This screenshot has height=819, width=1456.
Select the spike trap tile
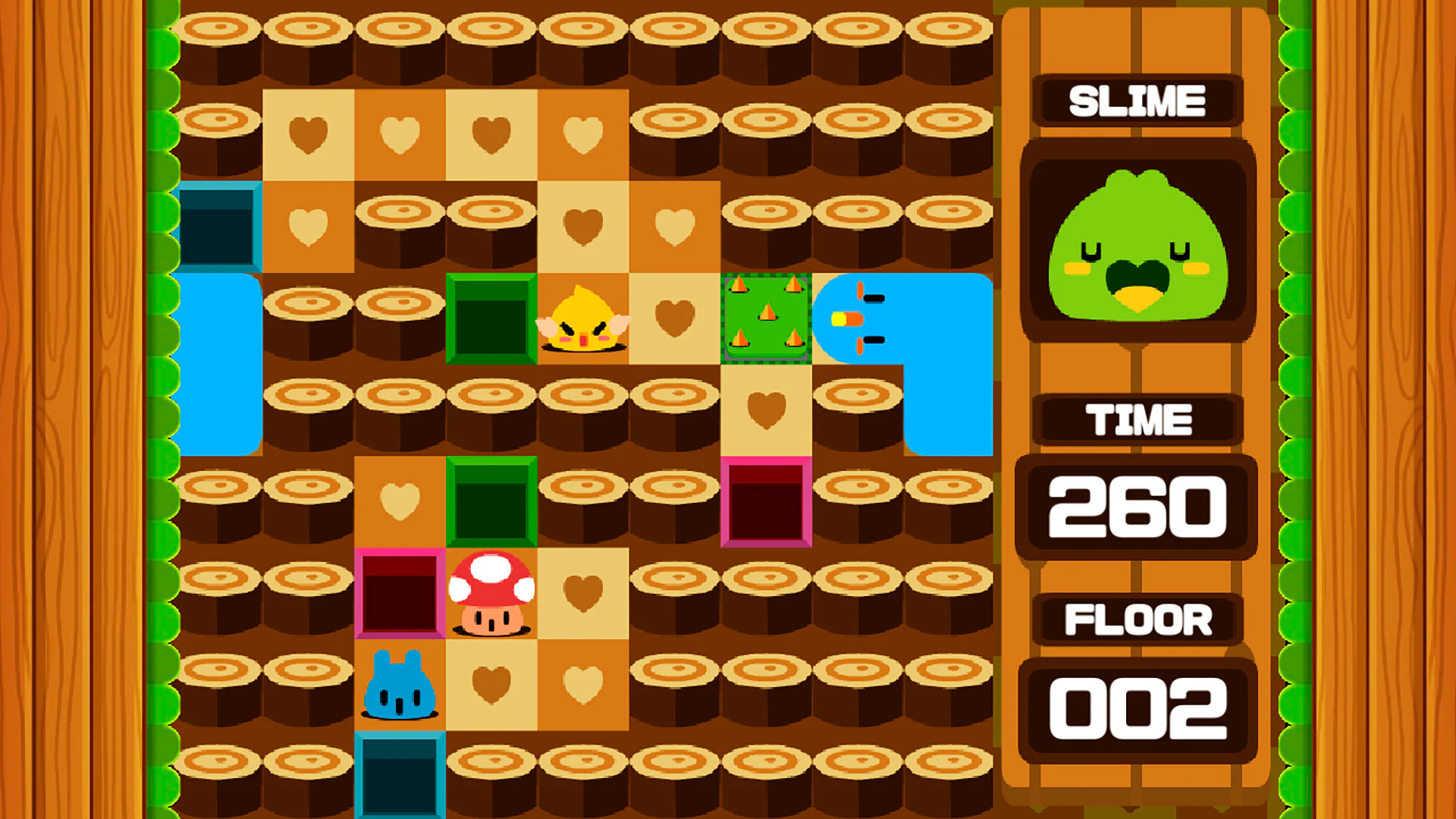click(x=766, y=318)
